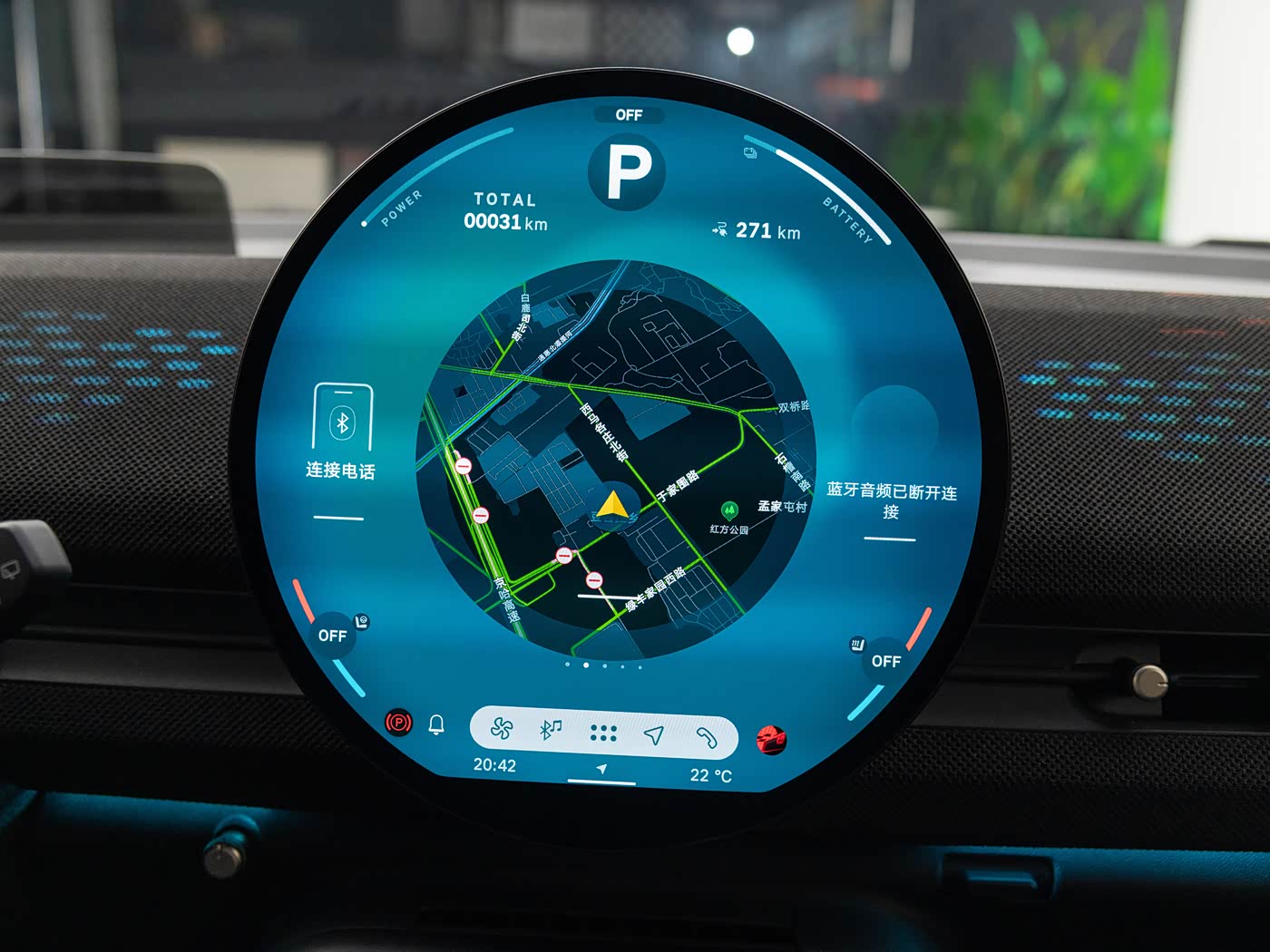Tap the notification bell icon
Image resolution: width=1270 pixels, height=952 pixels.
[436, 724]
